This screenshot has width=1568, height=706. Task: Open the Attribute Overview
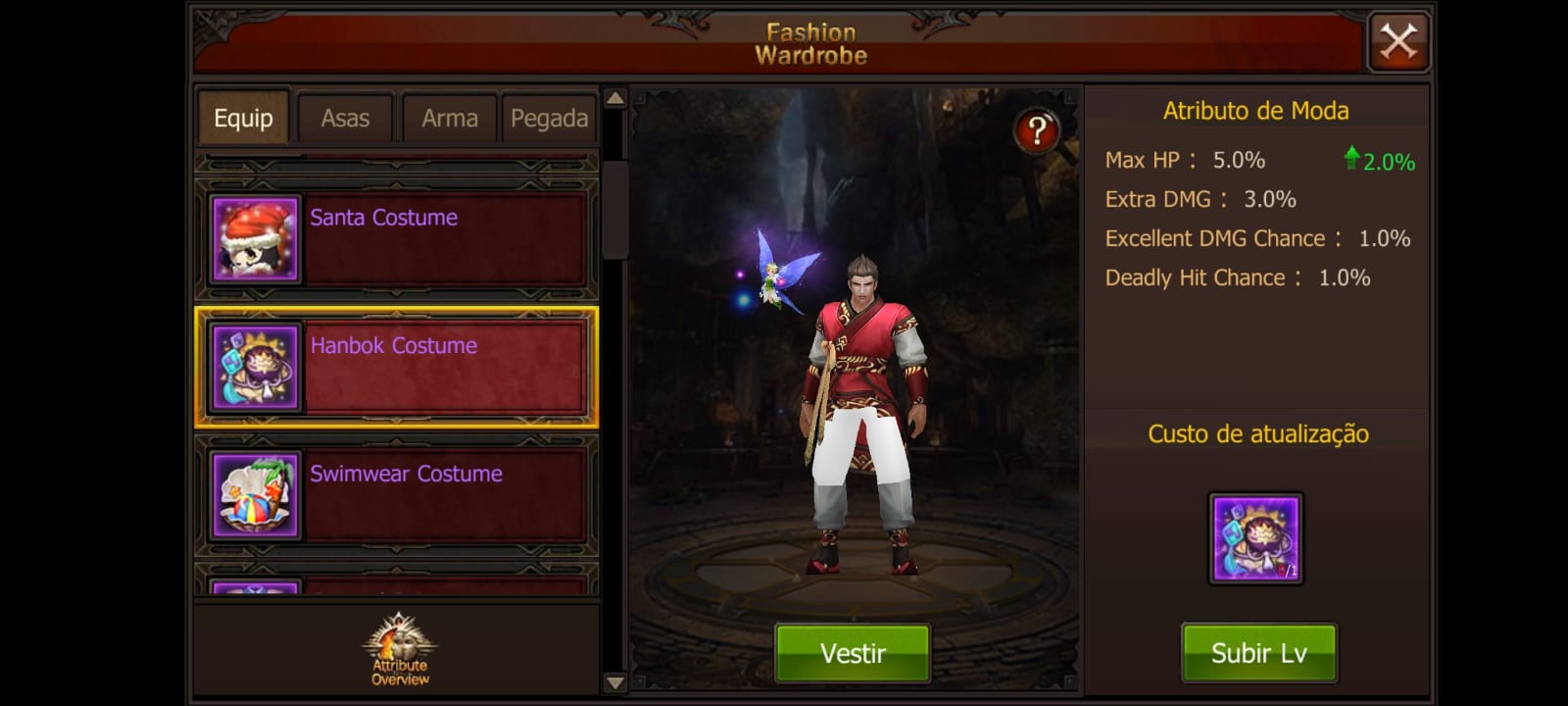(399, 649)
